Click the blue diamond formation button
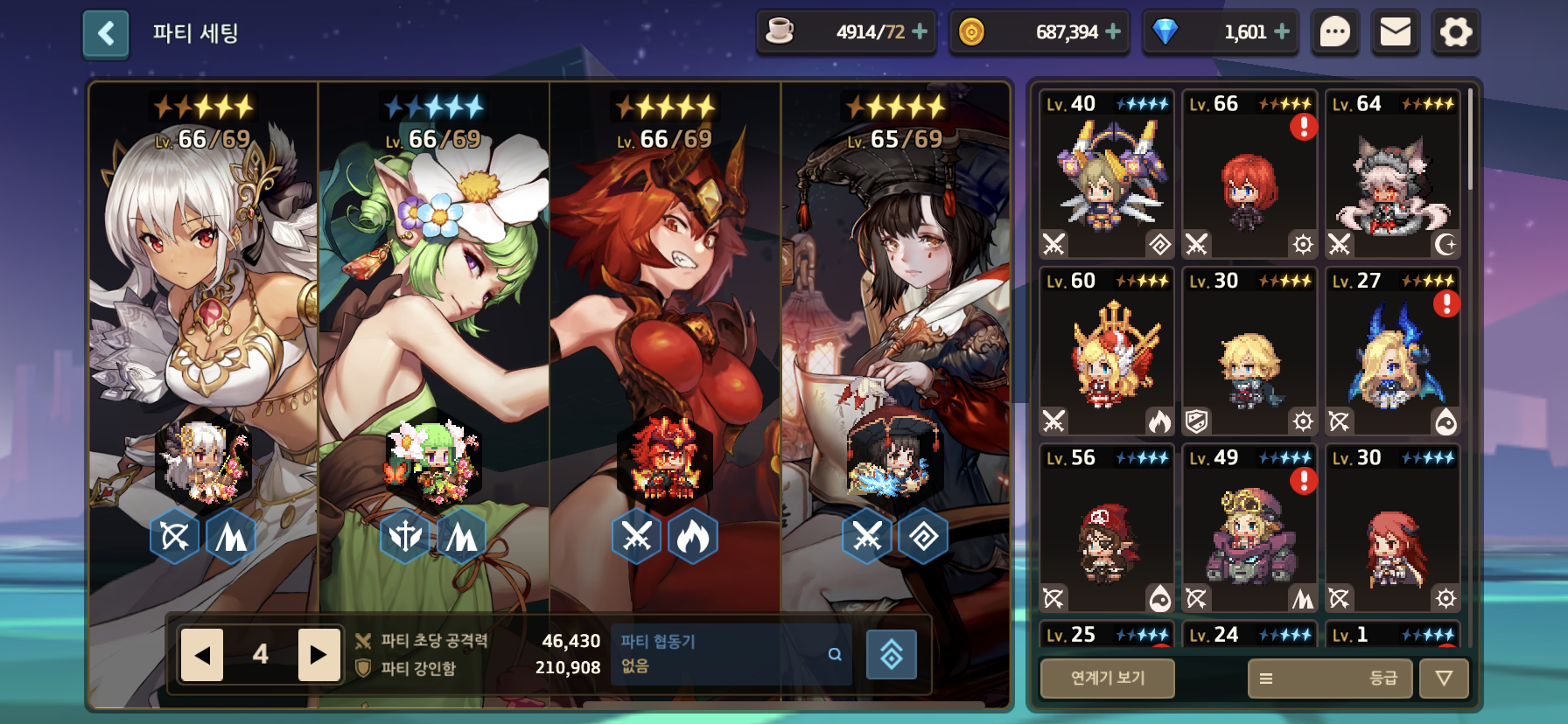This screenshot has width=1568, height=724. click(891, 654)
